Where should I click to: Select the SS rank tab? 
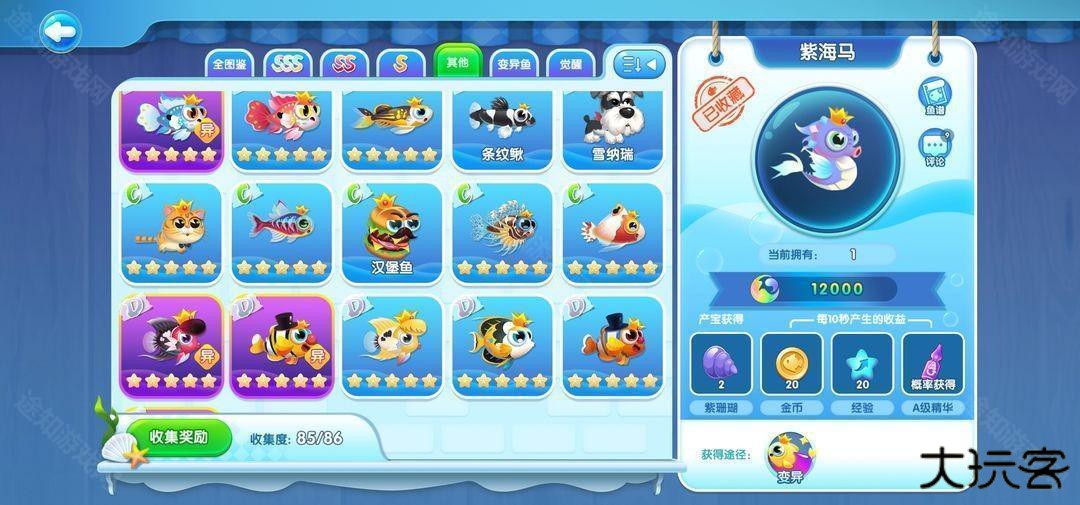344,64
